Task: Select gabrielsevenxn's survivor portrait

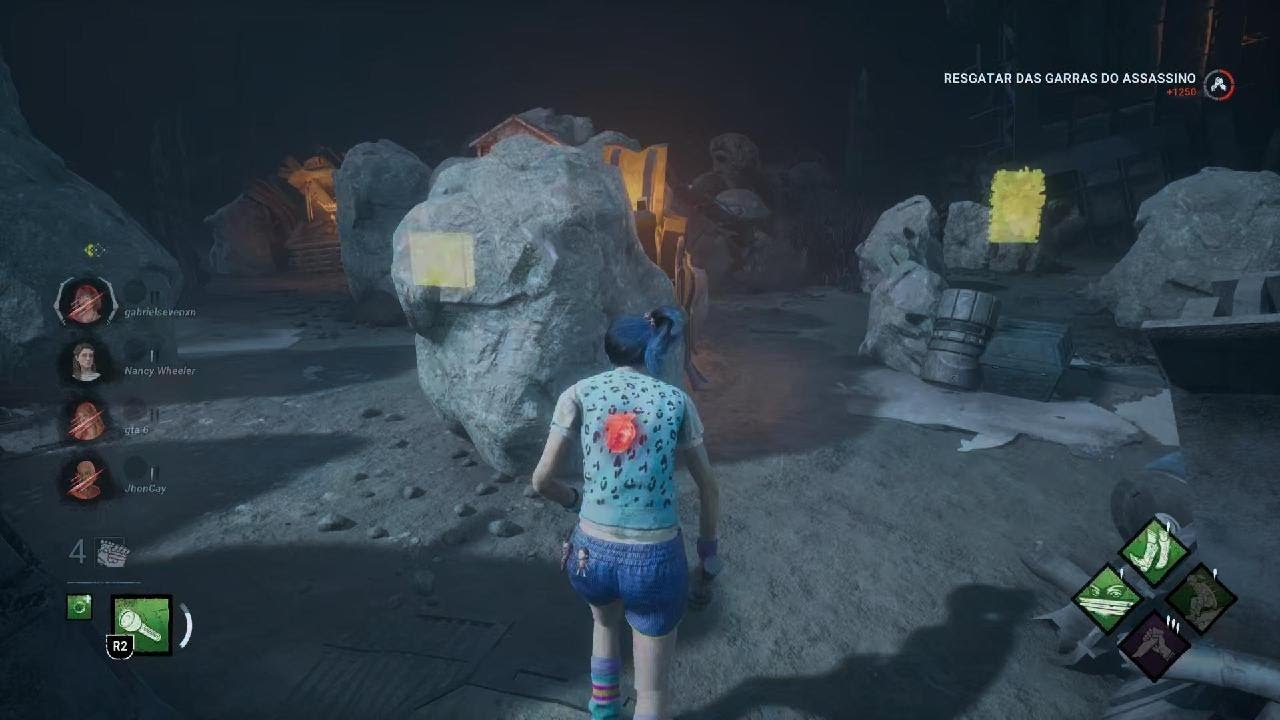Action: click(x=86, y=302)
